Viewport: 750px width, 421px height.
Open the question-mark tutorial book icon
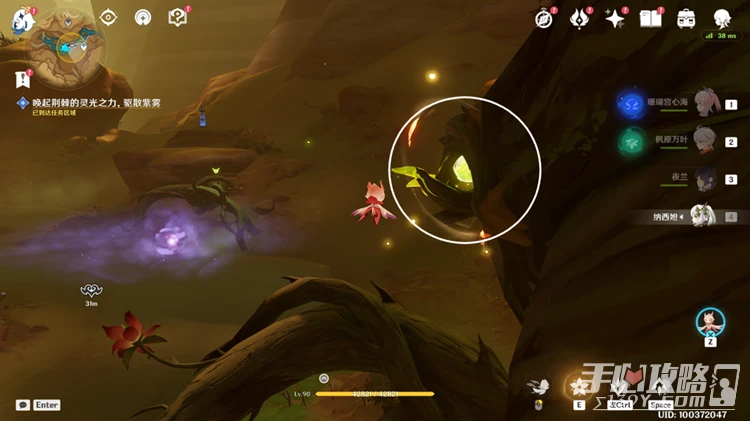tap(177, 17)
